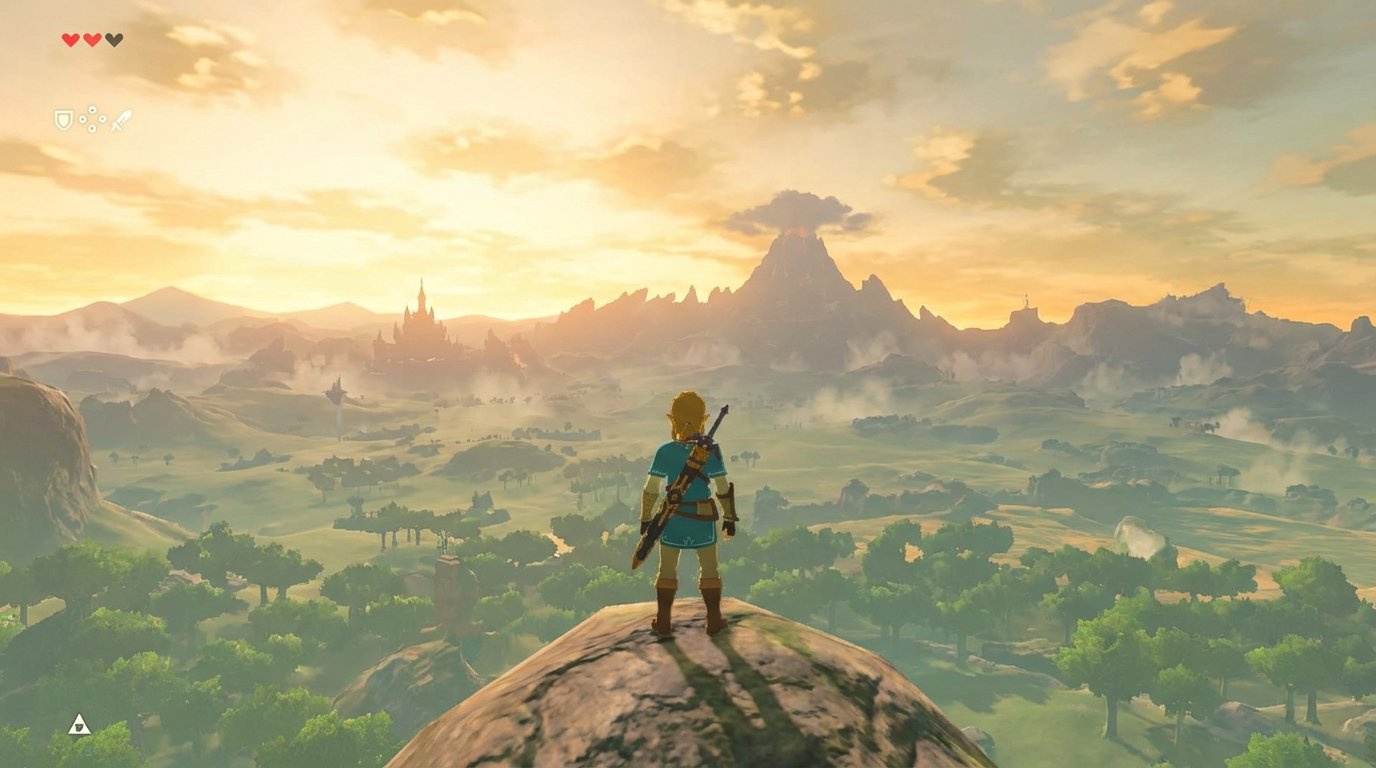The width and height of the screenshot is (1376, 768).
Task: Click the D-pad indicator between shield and sword
Action: (92, 119)
